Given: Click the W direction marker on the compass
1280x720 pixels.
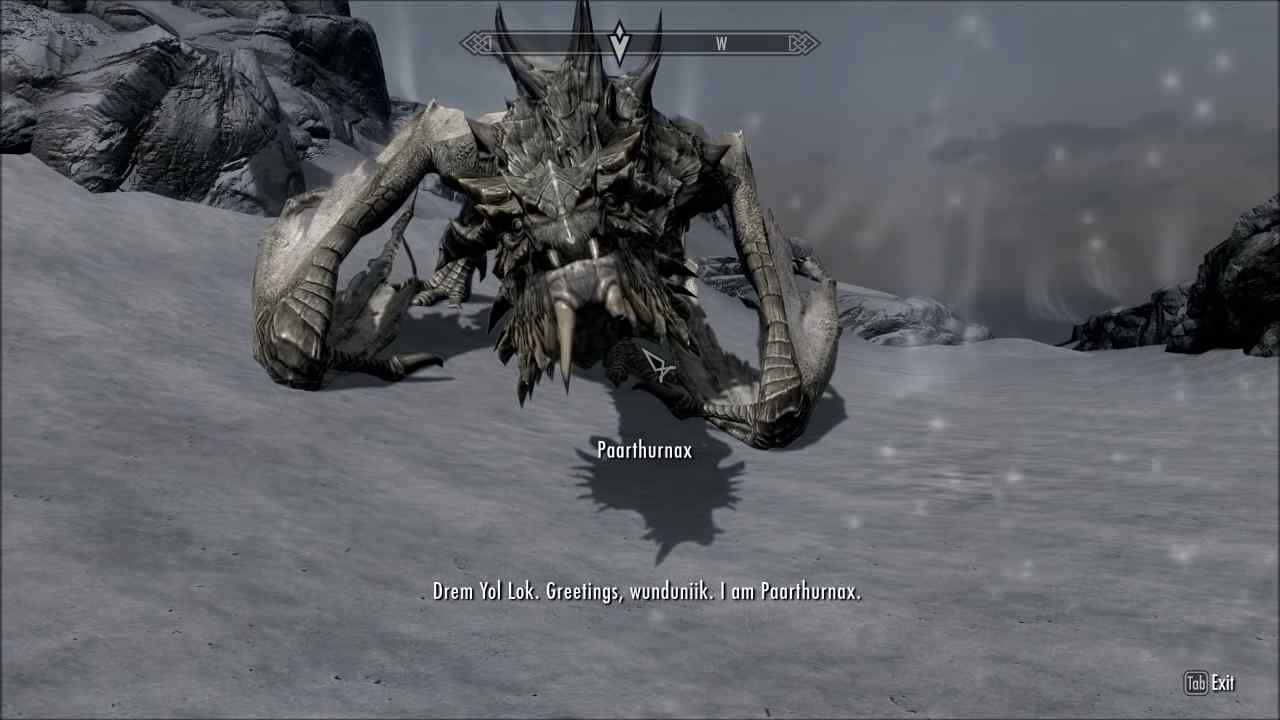Looking at the screenshot, I should [x=722, y=43].
